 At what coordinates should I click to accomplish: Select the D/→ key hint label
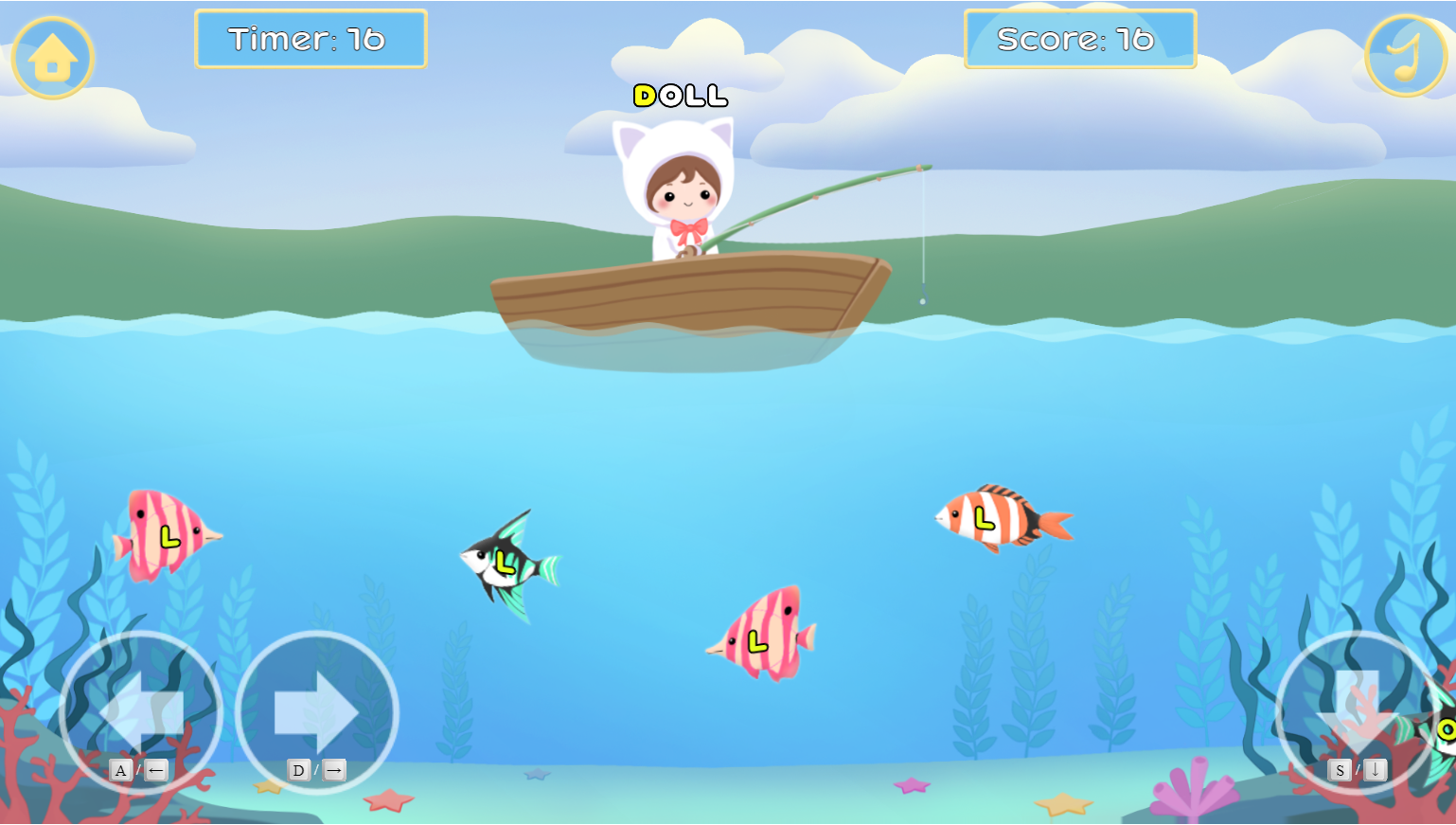click(x=317, y=770)
